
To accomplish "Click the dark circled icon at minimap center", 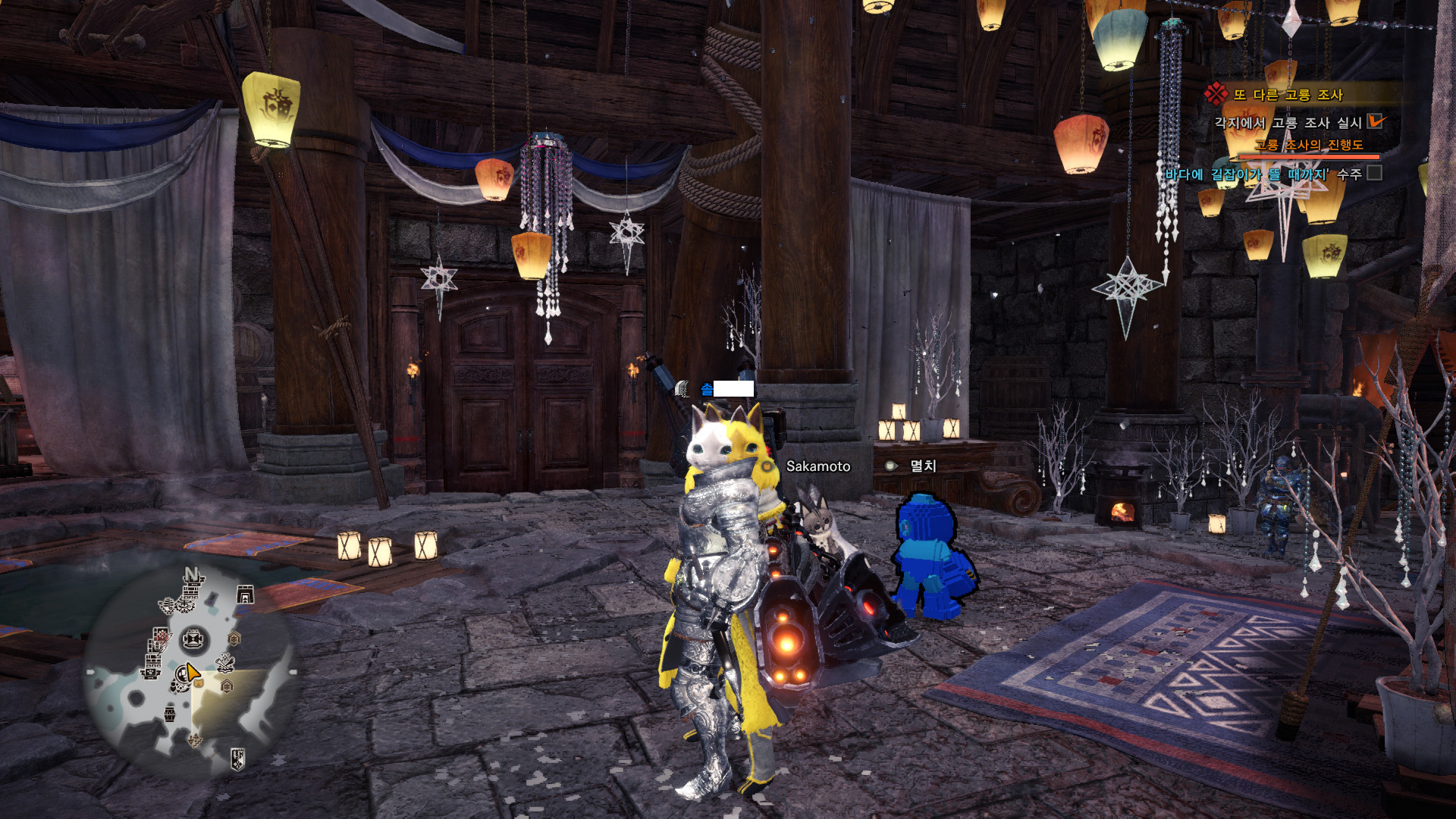I will (193, 639).
